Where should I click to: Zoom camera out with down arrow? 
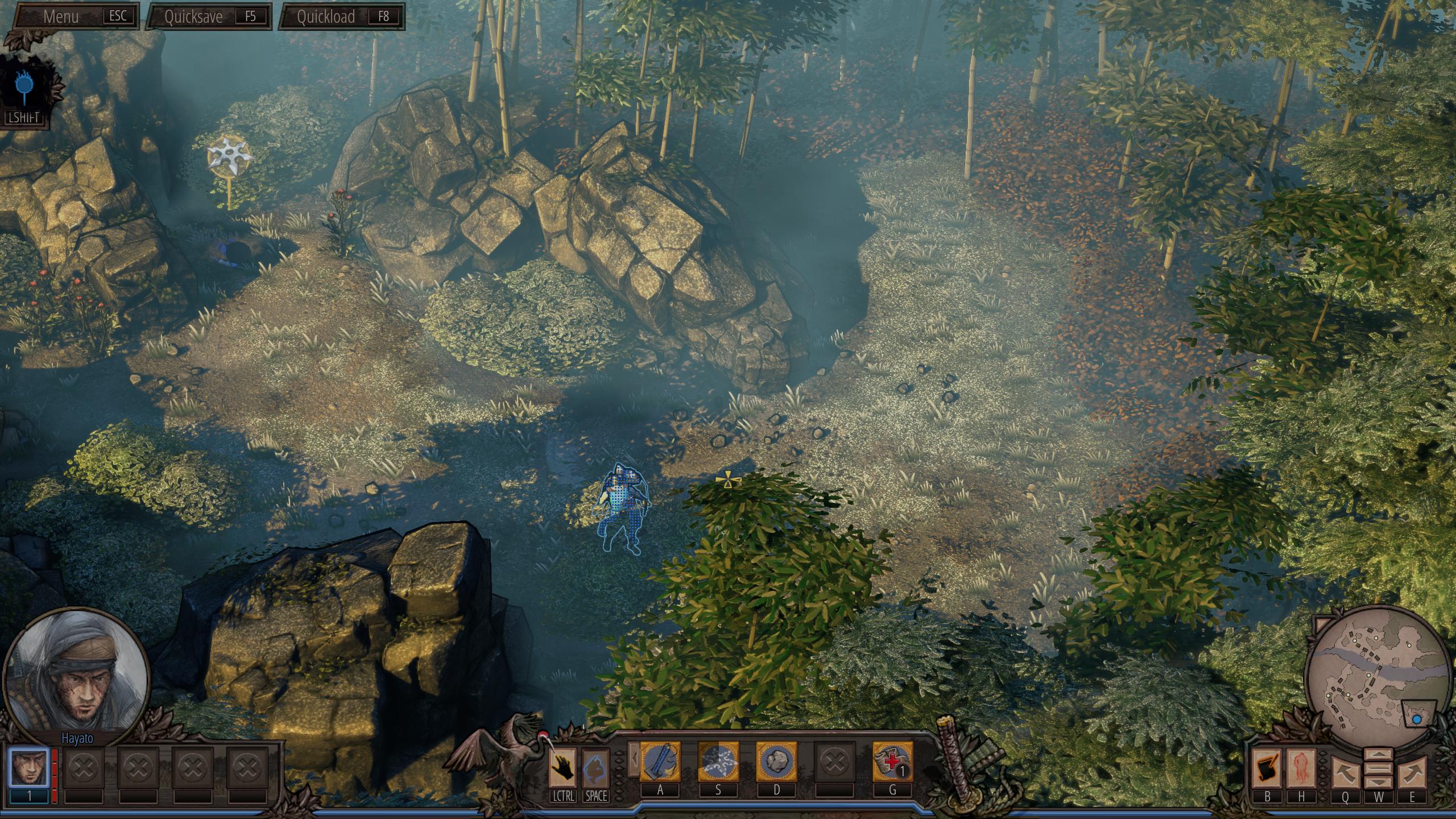pyautogui.click(x=1379, y=784)
